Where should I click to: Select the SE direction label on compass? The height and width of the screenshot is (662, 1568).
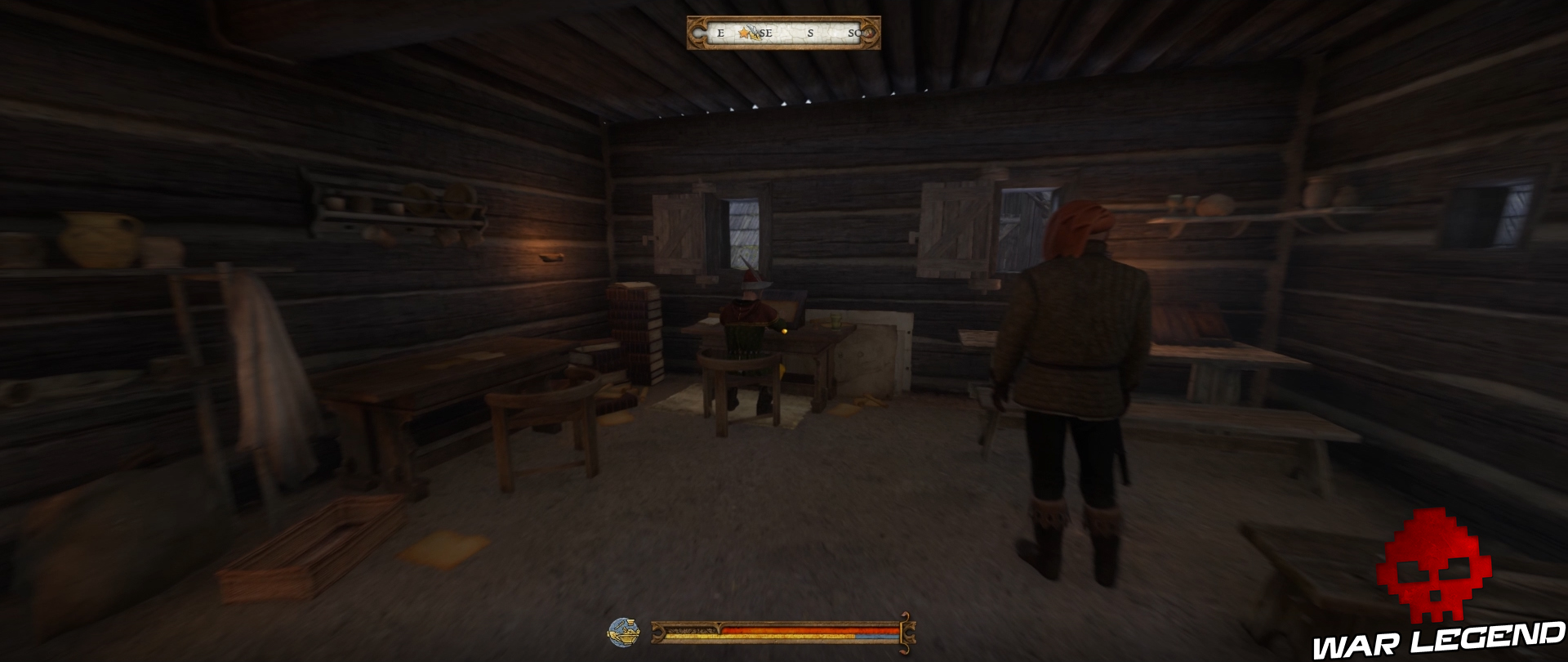(766, 33)
